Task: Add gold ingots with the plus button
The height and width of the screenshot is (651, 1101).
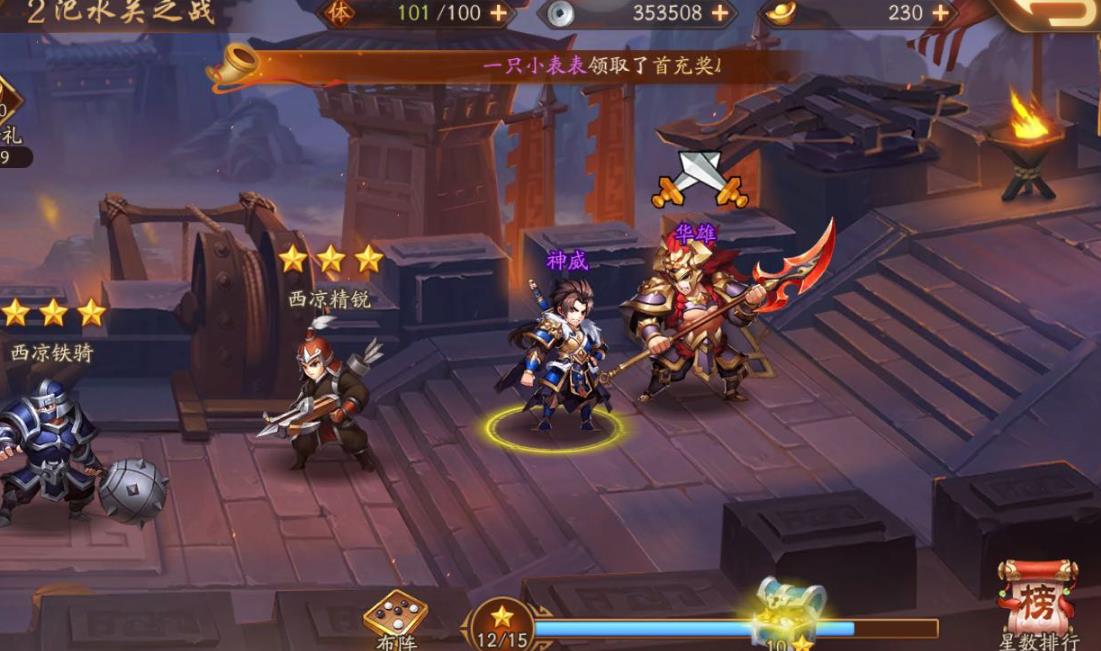Action: coord(941,13)
